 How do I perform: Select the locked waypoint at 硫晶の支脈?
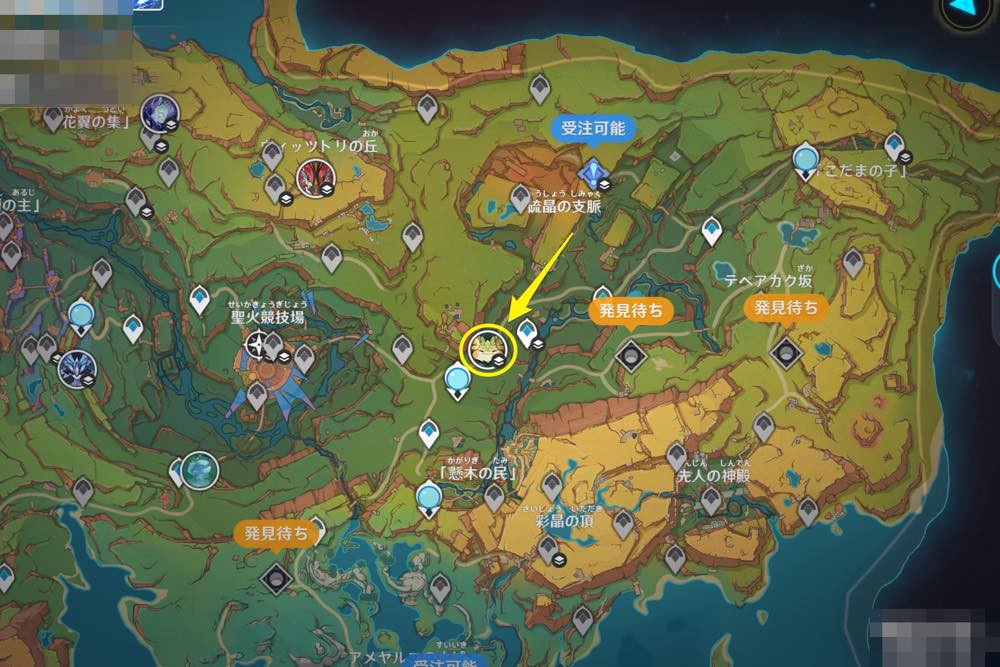point(520,196)
